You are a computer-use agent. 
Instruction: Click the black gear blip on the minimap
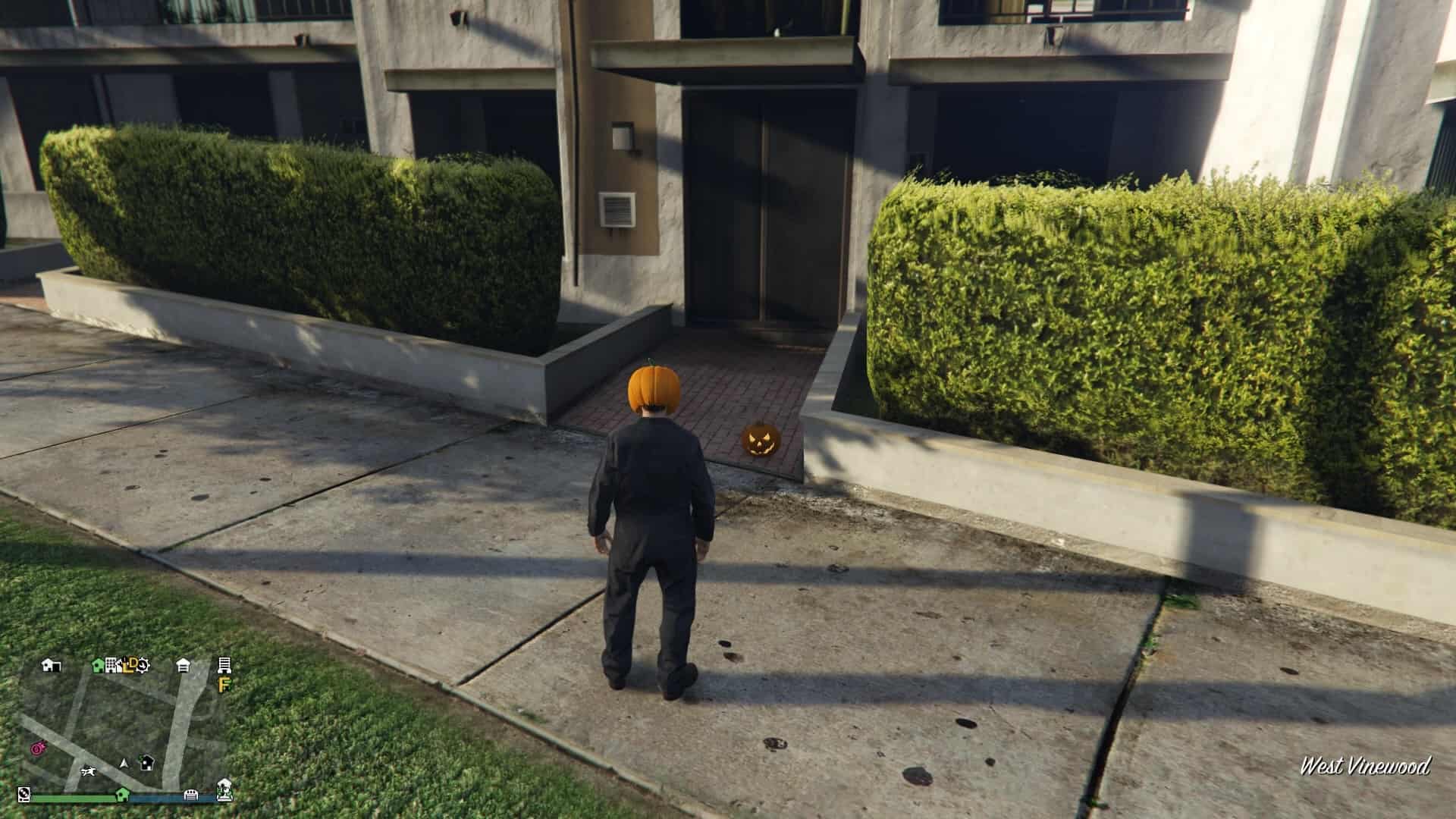click(x=143, y=666)
